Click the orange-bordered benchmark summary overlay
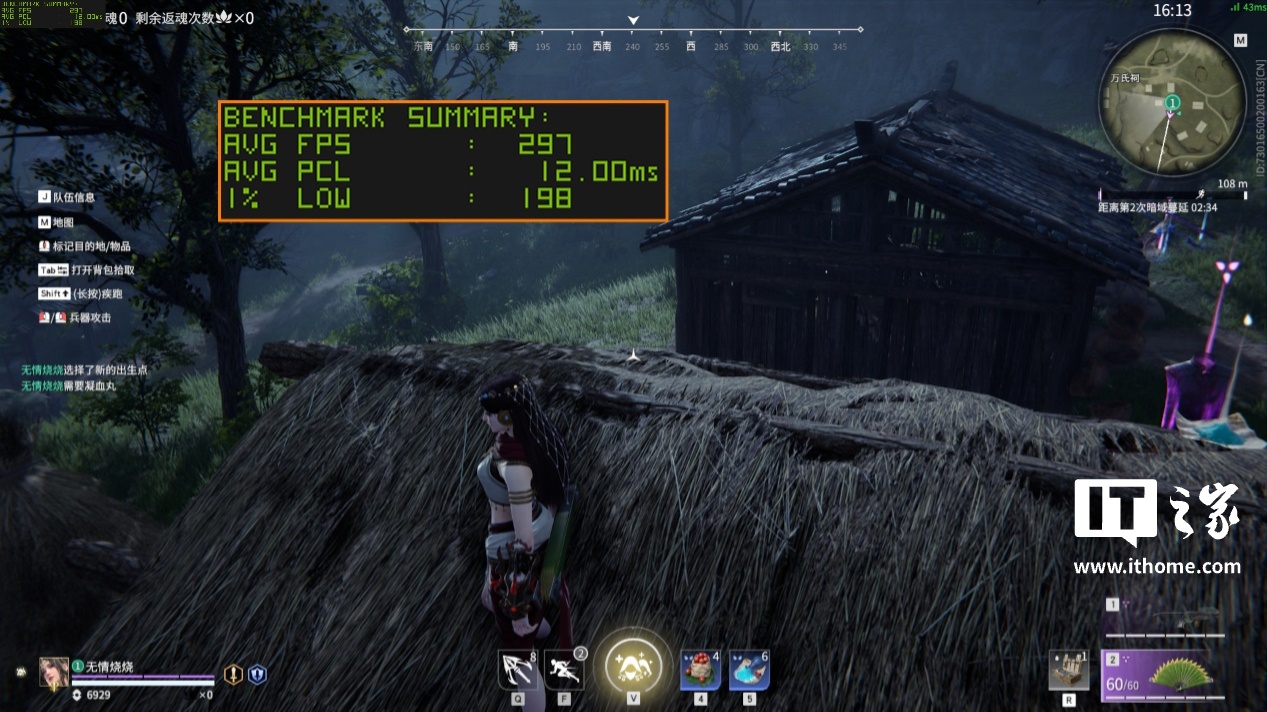This screenshot has height=712, width=1267. point(442,160)
